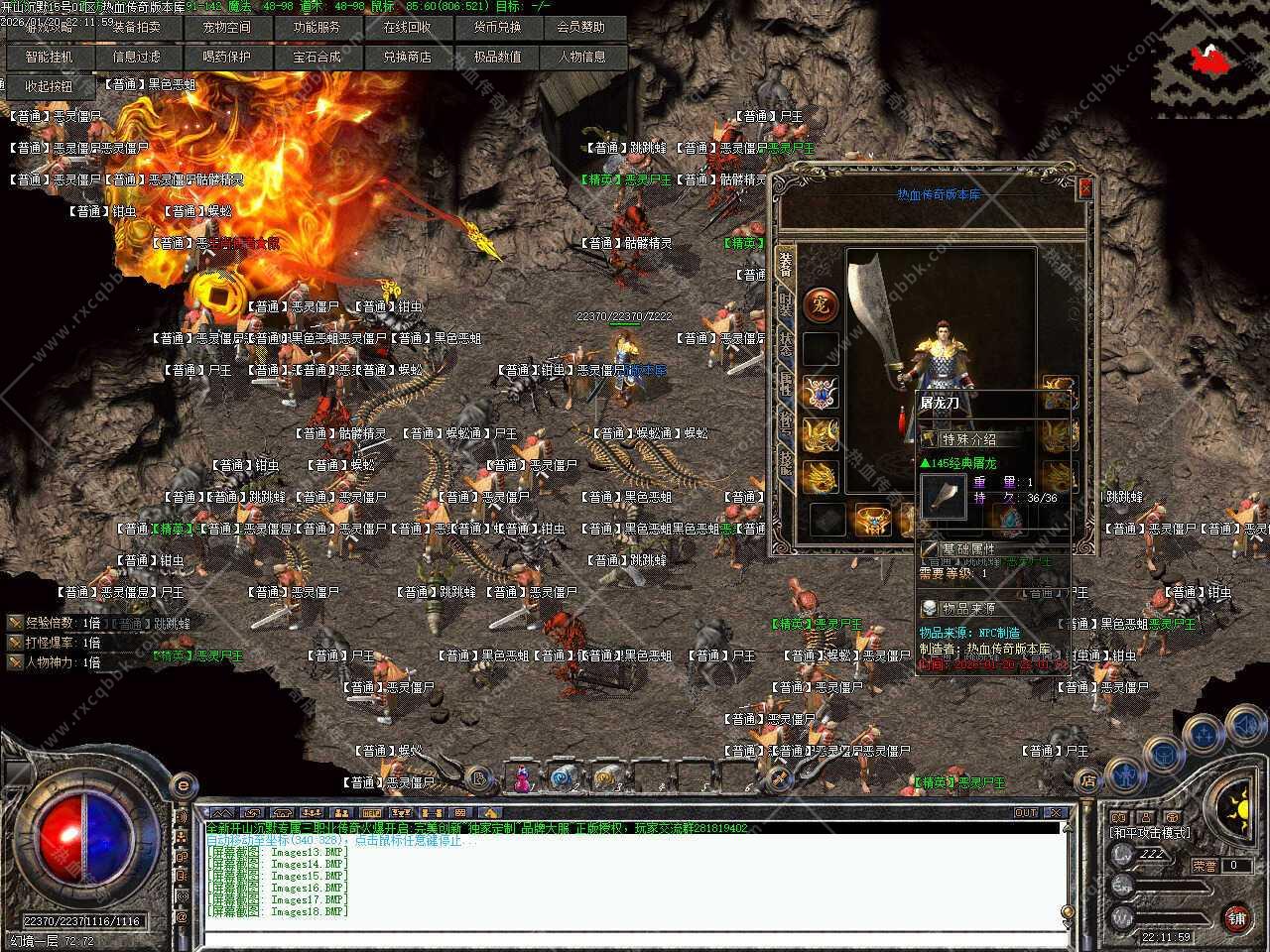Viewport: 1270px width, 952px height.
Task: Open 喝药保护 potion protection settings
Action: [227, 58]
